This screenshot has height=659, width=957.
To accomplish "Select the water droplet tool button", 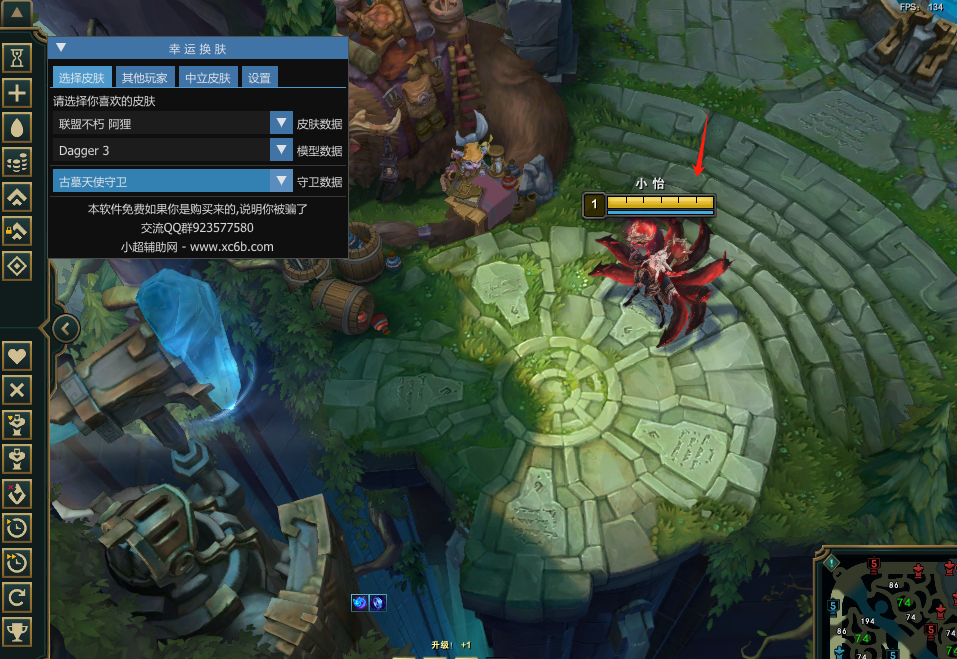I will pyautogui.click(x=17, y=127).
